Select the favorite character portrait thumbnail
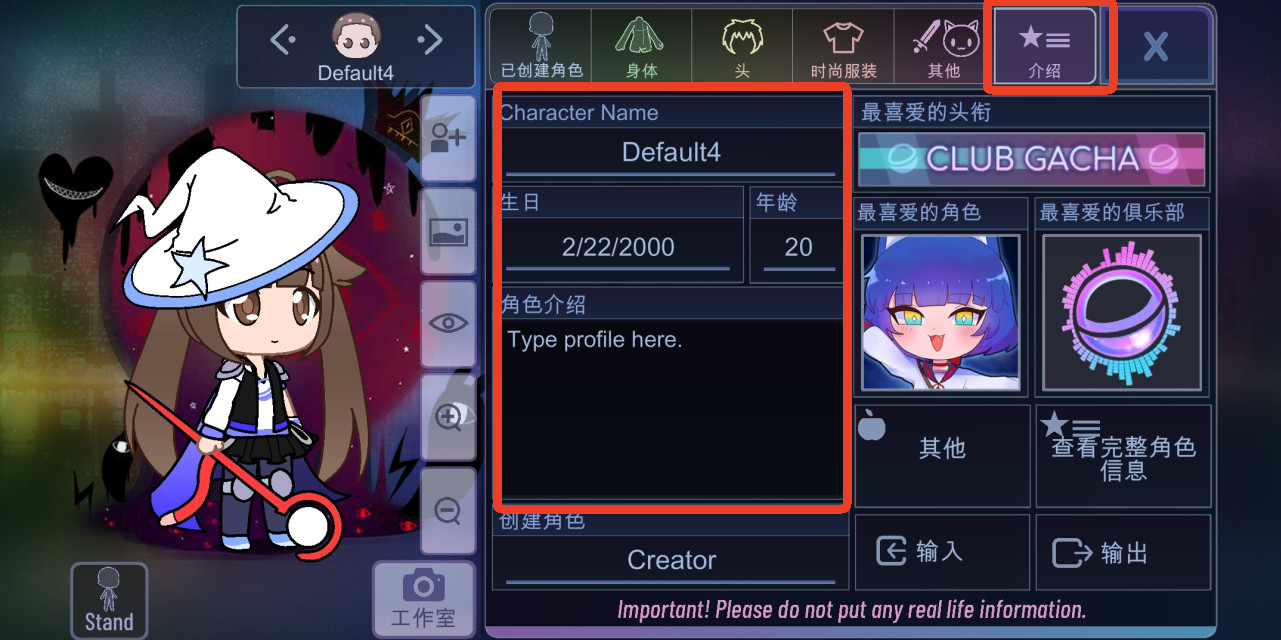 coord(941,312)
